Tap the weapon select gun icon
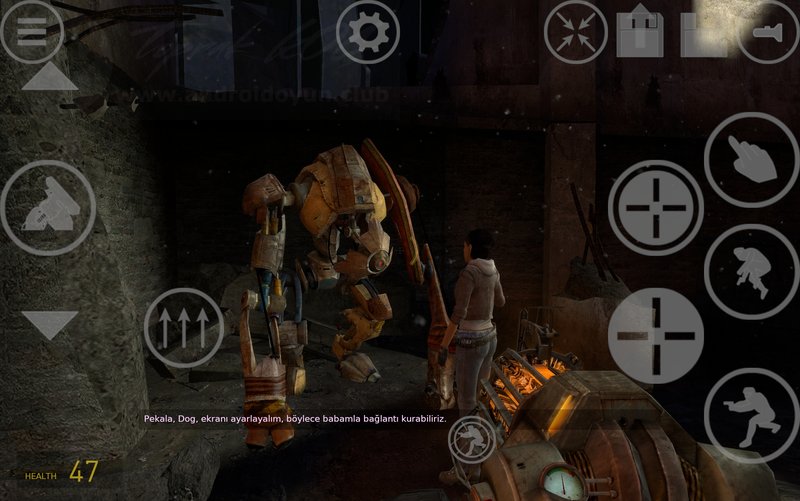Screen dimensions: 800x501 [x=47, y=208]
